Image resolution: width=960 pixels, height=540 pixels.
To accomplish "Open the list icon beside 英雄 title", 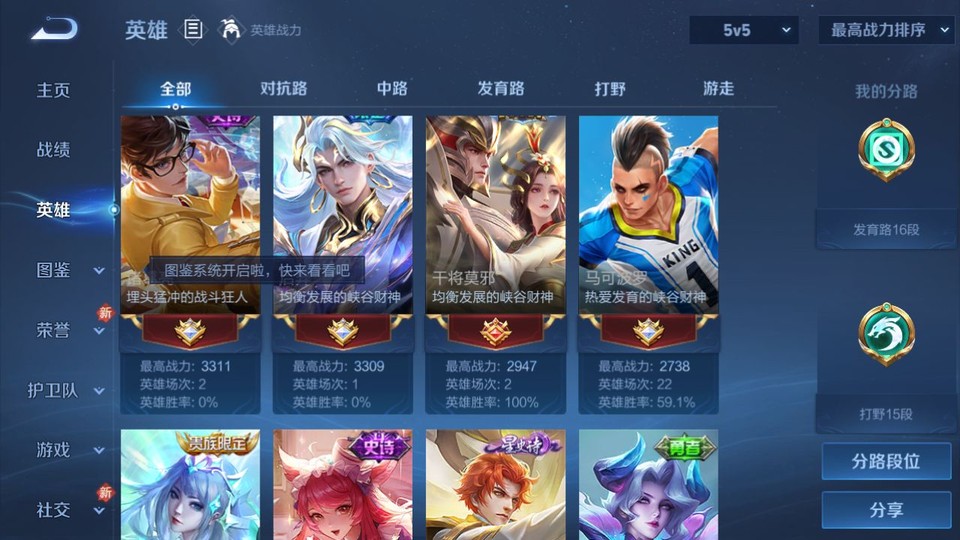I will tap(193, 30).
